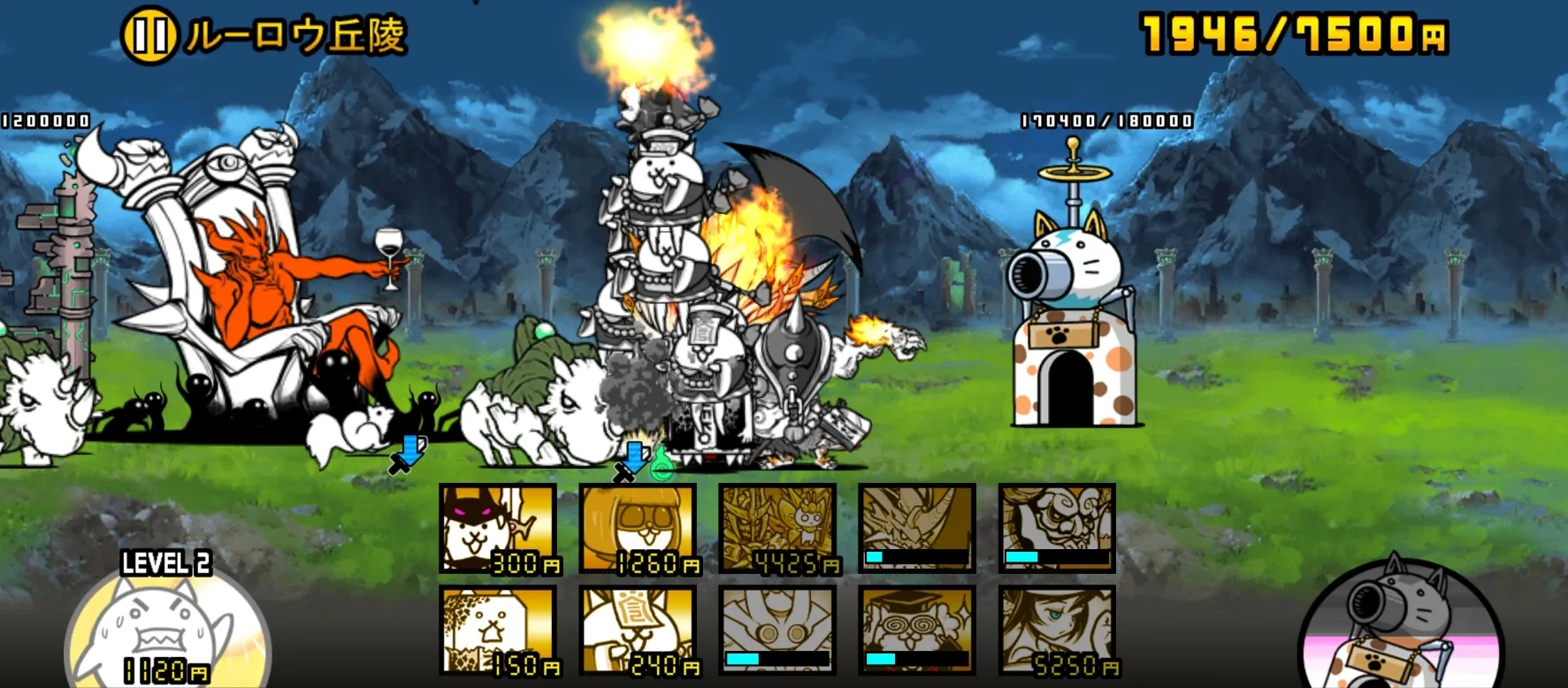Image resolution: width=1568 pixels, height=688 pixels.
Task: Select the recharging dragon unit slot
Action: pos(917,529)
